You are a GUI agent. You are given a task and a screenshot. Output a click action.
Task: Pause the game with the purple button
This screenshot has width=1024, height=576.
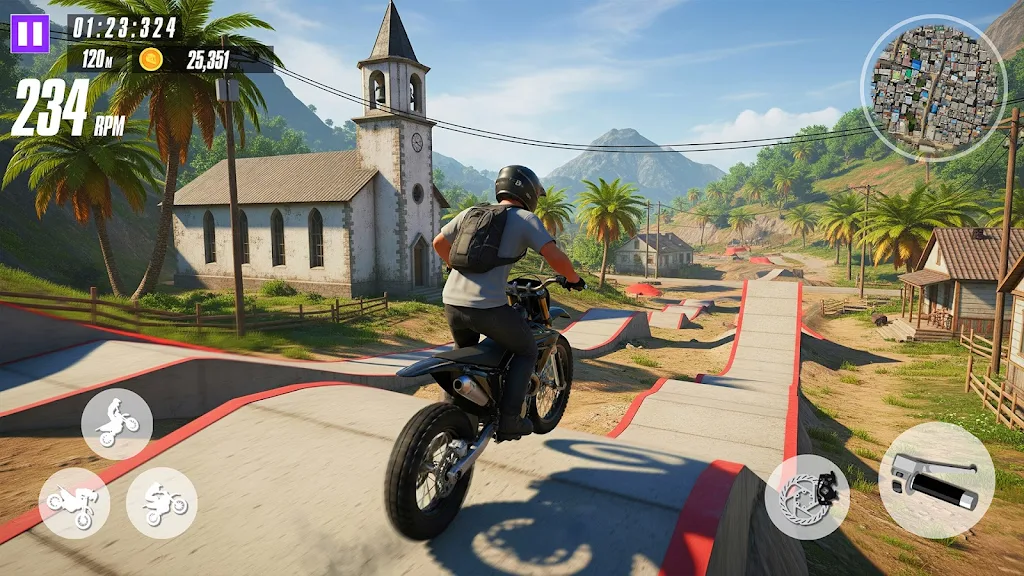coord(30,33)
